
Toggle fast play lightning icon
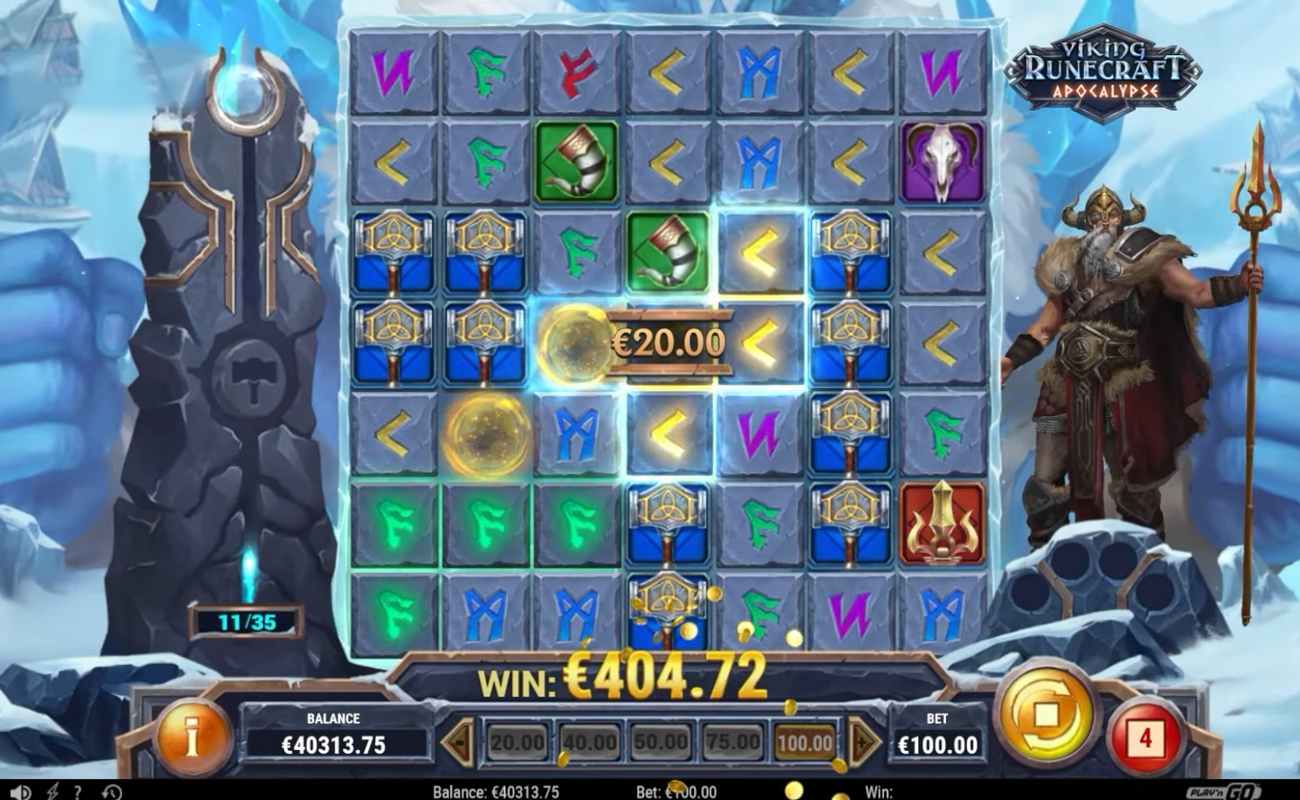[x=53, y=791]
